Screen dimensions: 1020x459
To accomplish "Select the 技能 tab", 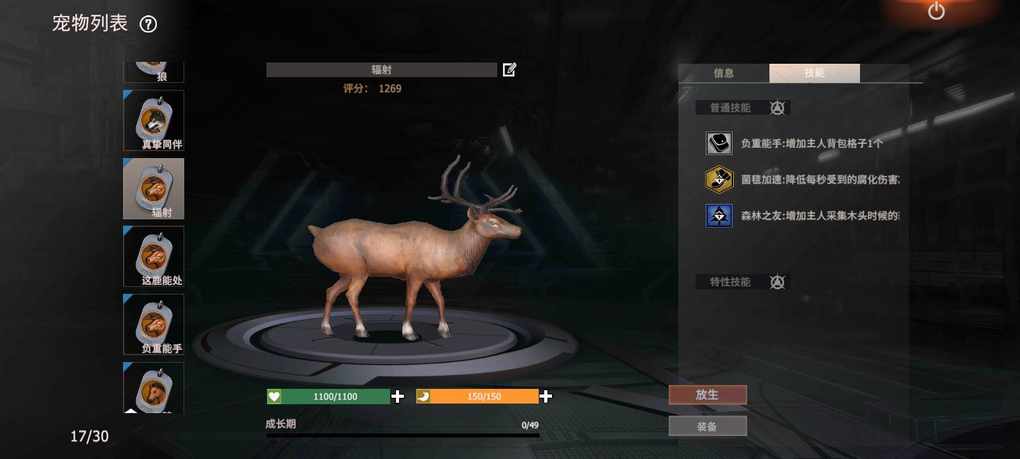I will [814, 73].
